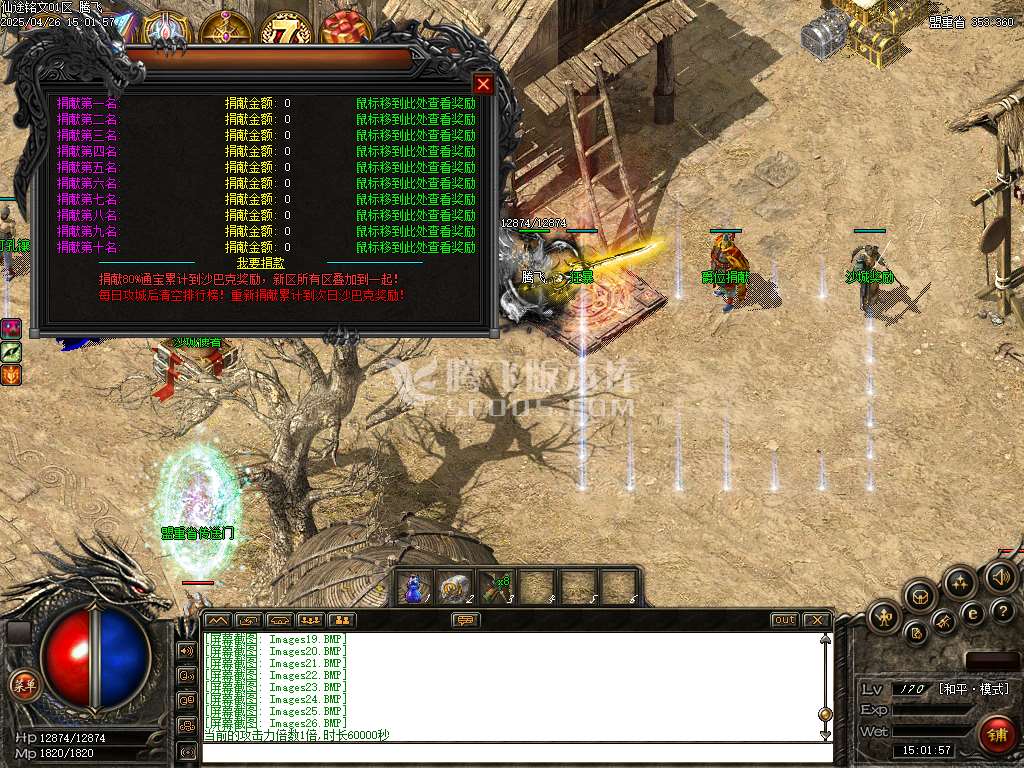Click the 我要捐款 donate link
This screenshot has height=768, width=1024.
coord(260,263)
